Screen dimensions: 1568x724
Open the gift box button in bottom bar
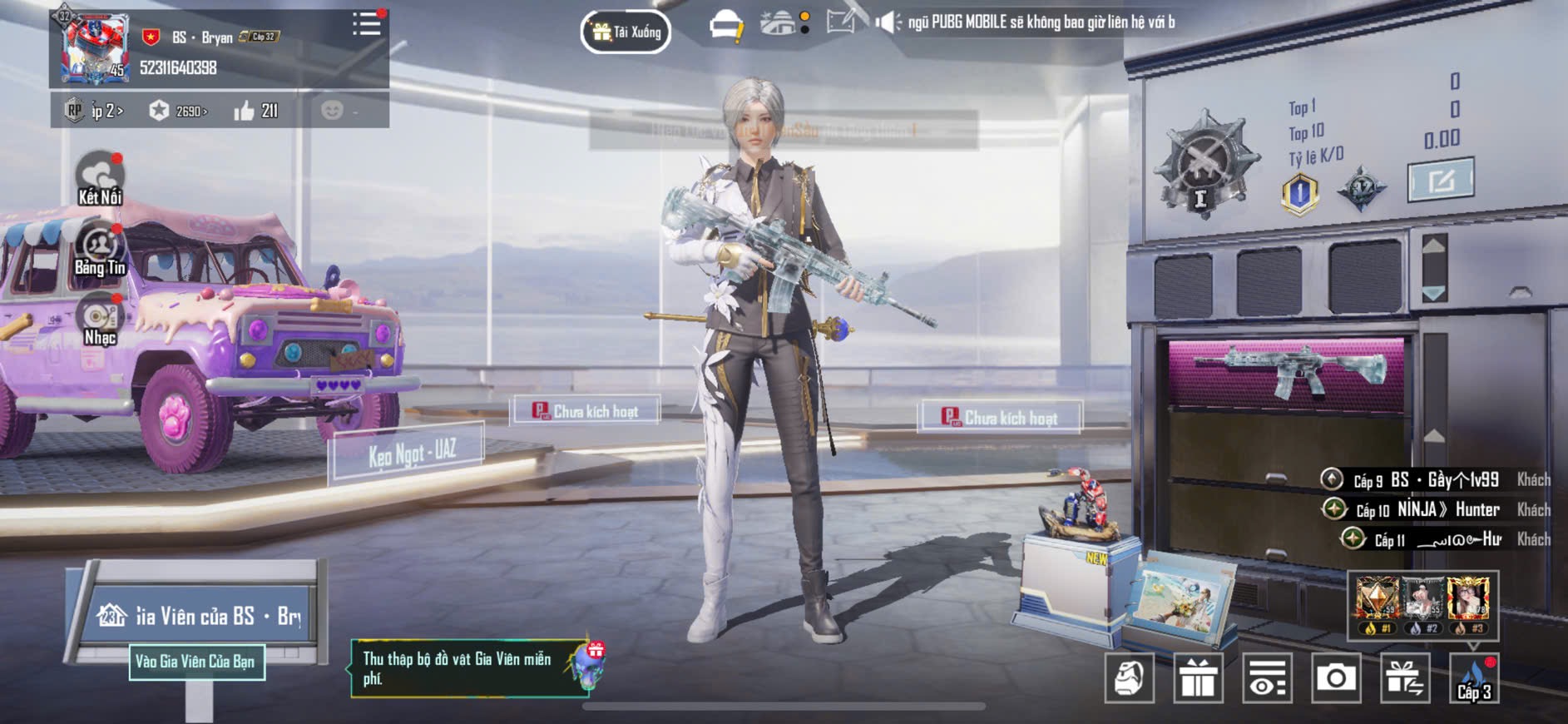[x=1198, y=678]
